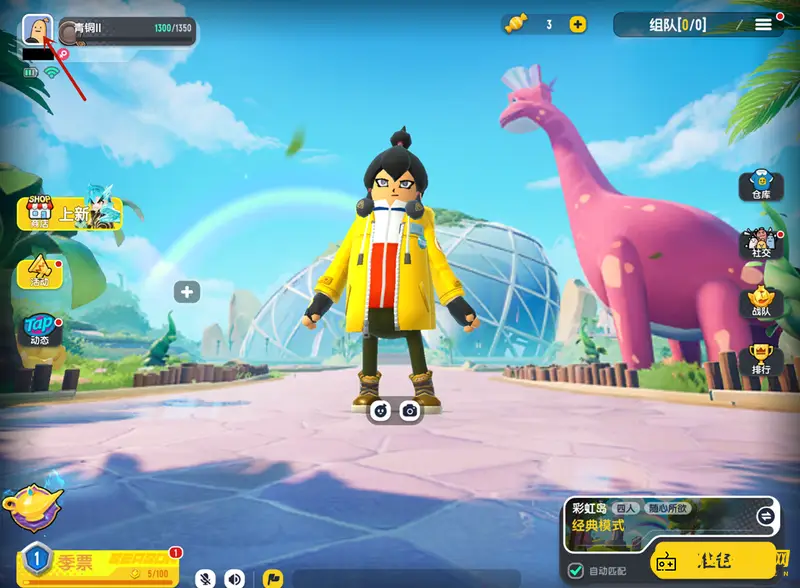Add a teammate with the plus slot
The image size is (800, 588).
187,292
